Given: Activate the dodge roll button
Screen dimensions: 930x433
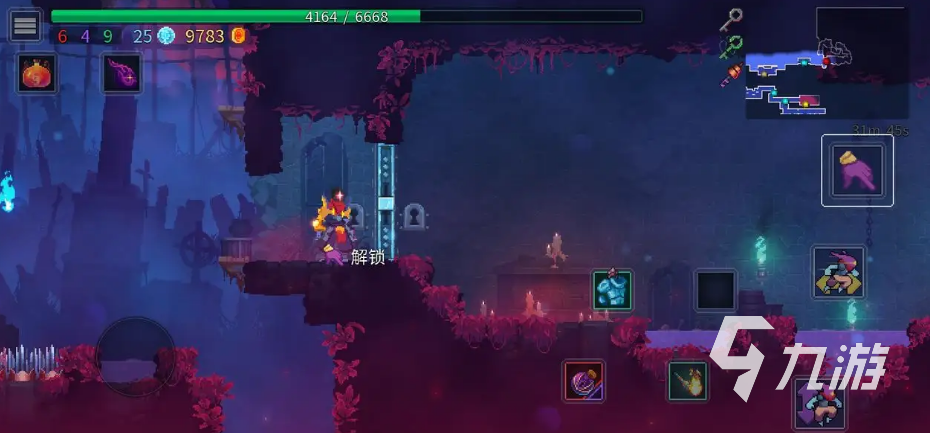Looking at the screenshot, I should [838, 272].
